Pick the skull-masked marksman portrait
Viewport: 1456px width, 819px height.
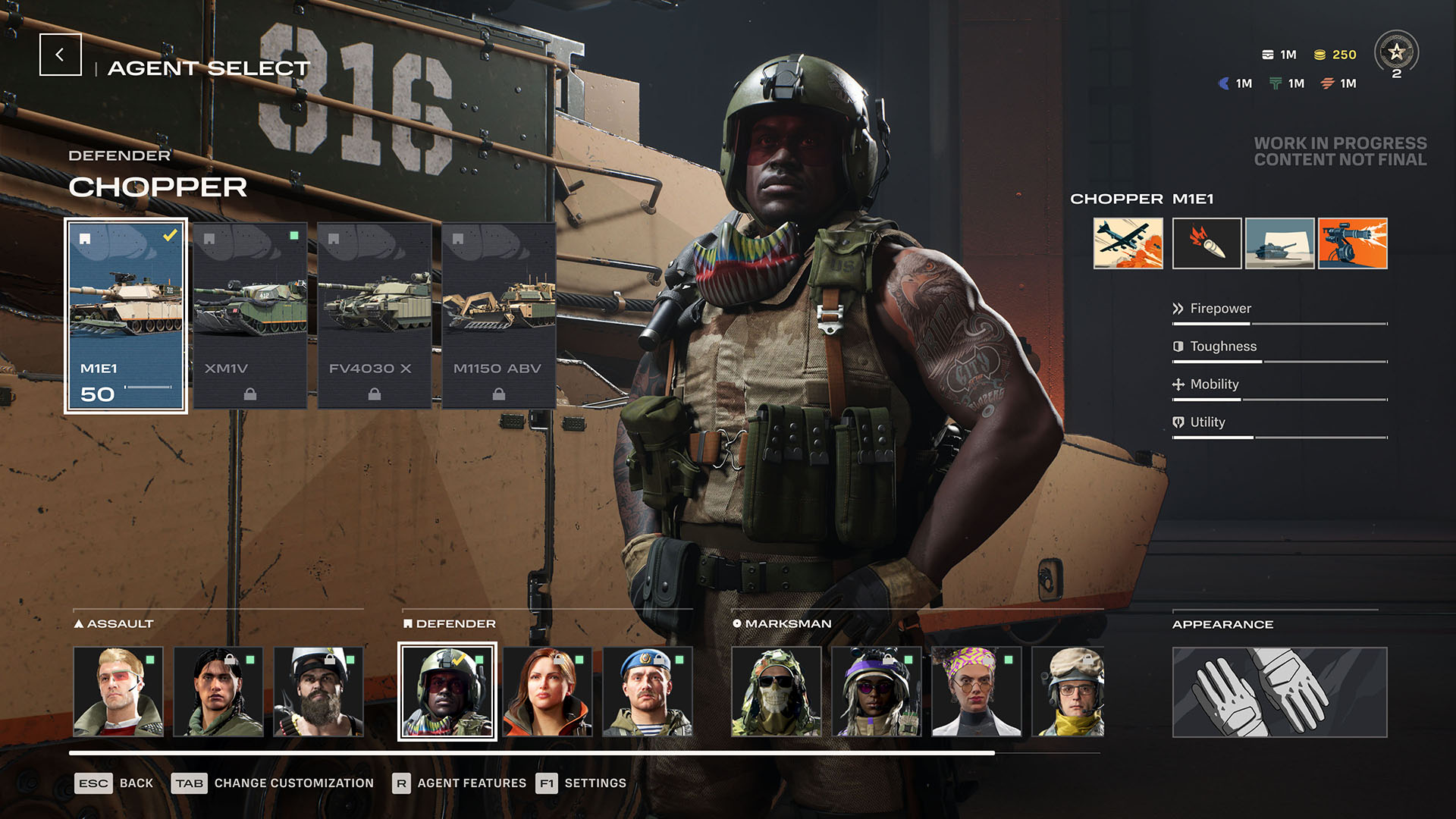pos(777,692)
